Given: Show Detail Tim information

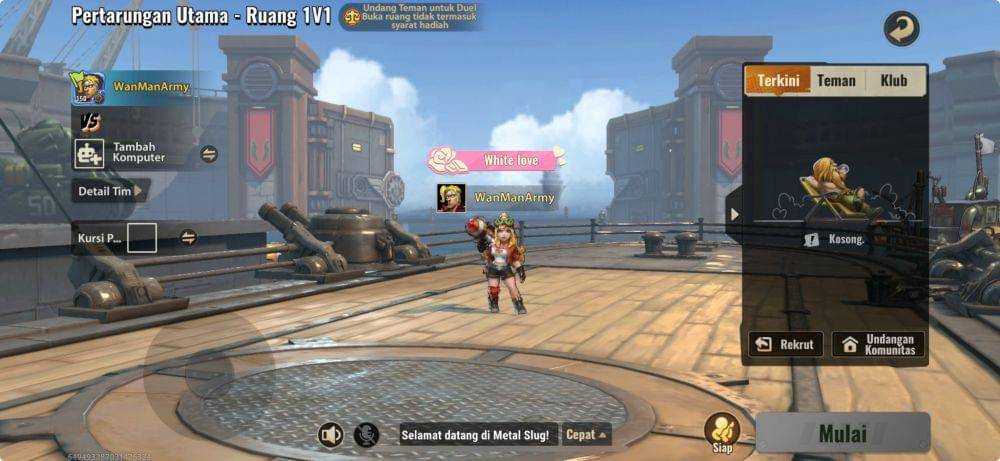Looking at the screenshot, I should click(110, 191).
